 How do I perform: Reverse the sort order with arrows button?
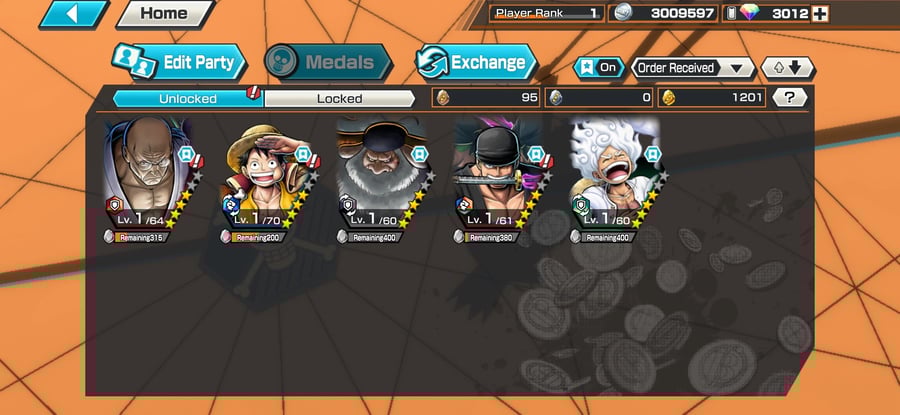tap(788, 68)
